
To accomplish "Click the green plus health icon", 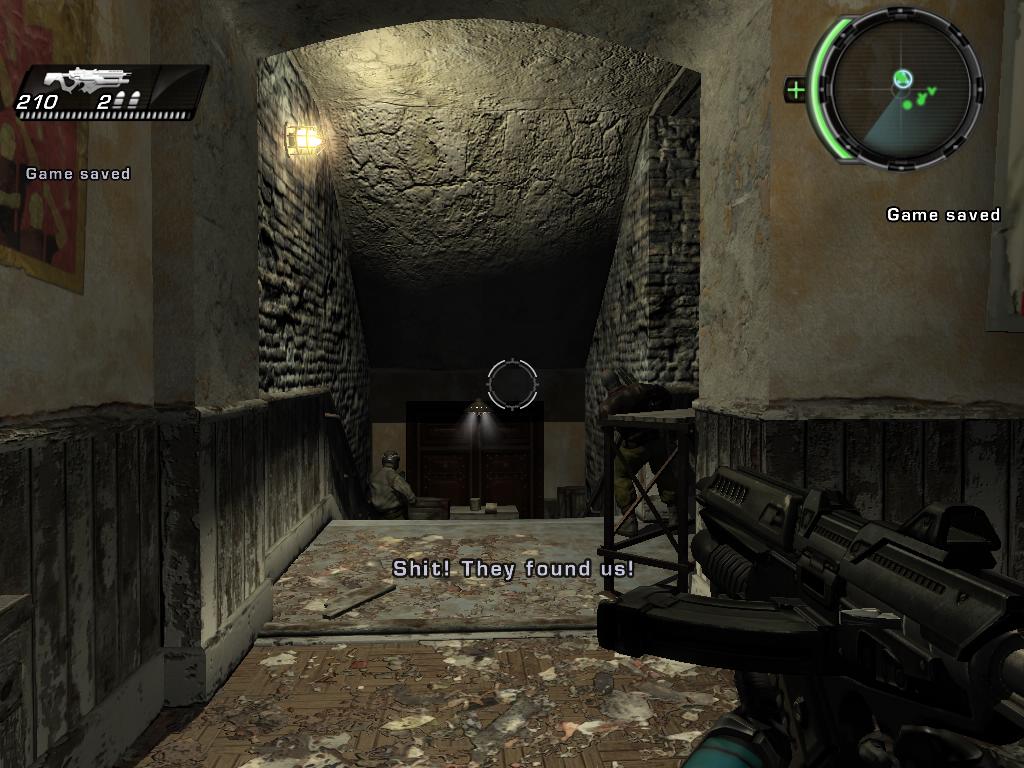I will [796, 91].
